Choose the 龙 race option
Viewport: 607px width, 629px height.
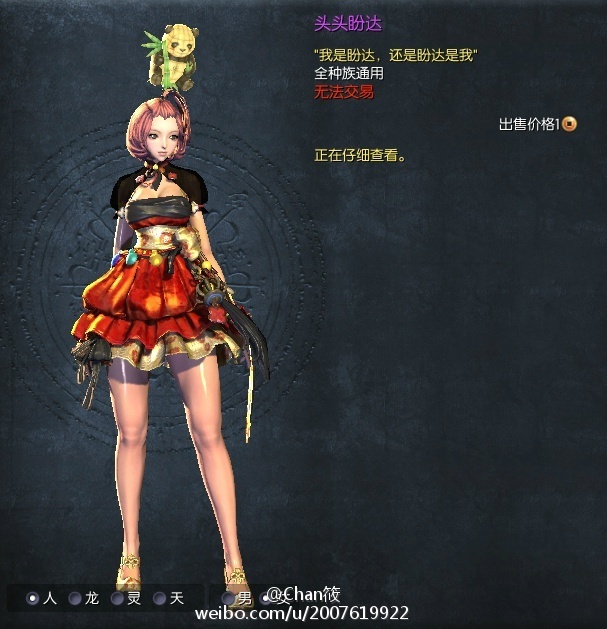pyautogui.click(x=75, y=598)
